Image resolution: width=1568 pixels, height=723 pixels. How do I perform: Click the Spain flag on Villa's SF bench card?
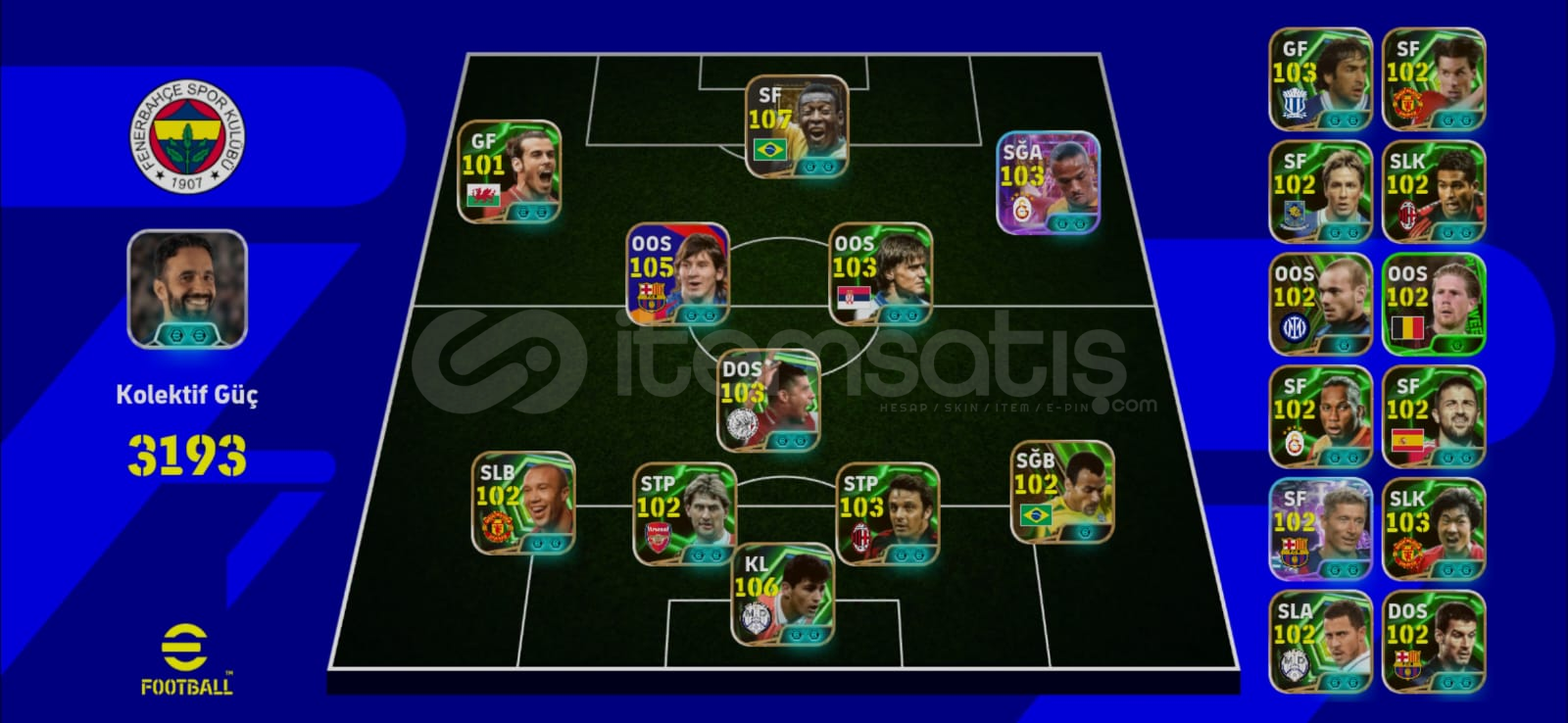click(1408, 440)
